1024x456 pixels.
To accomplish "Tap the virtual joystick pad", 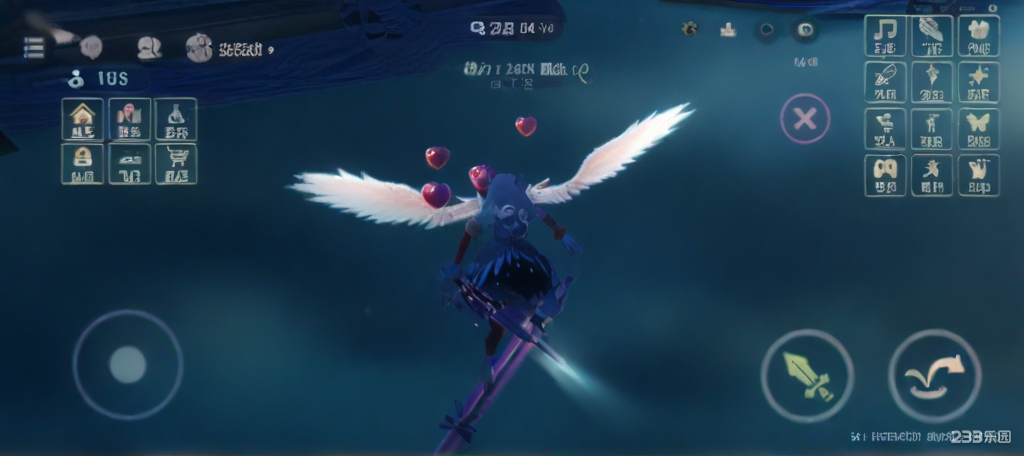I will pos(127,364).
